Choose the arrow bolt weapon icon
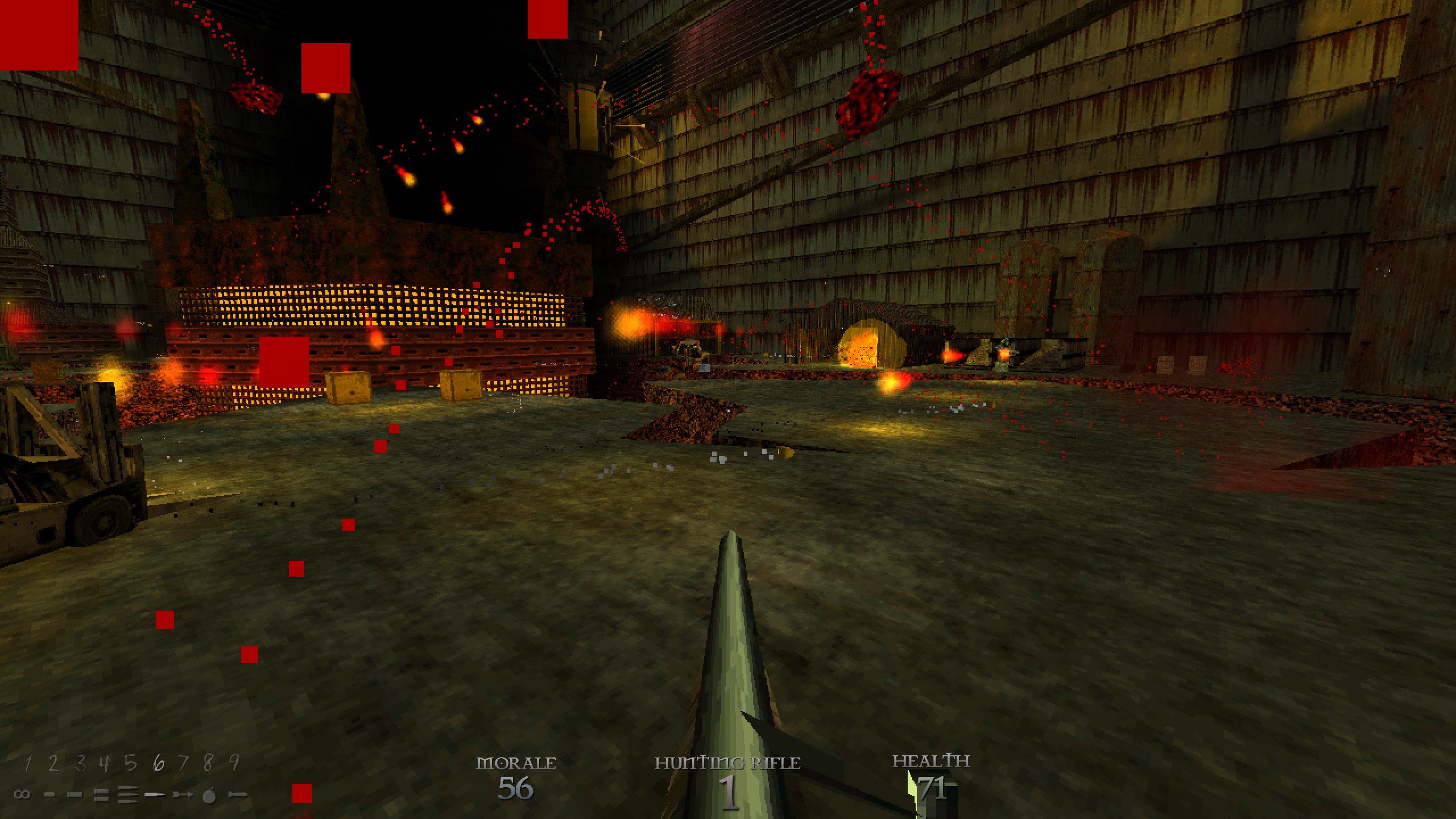 pyautogui.click(x=183, y=795)
